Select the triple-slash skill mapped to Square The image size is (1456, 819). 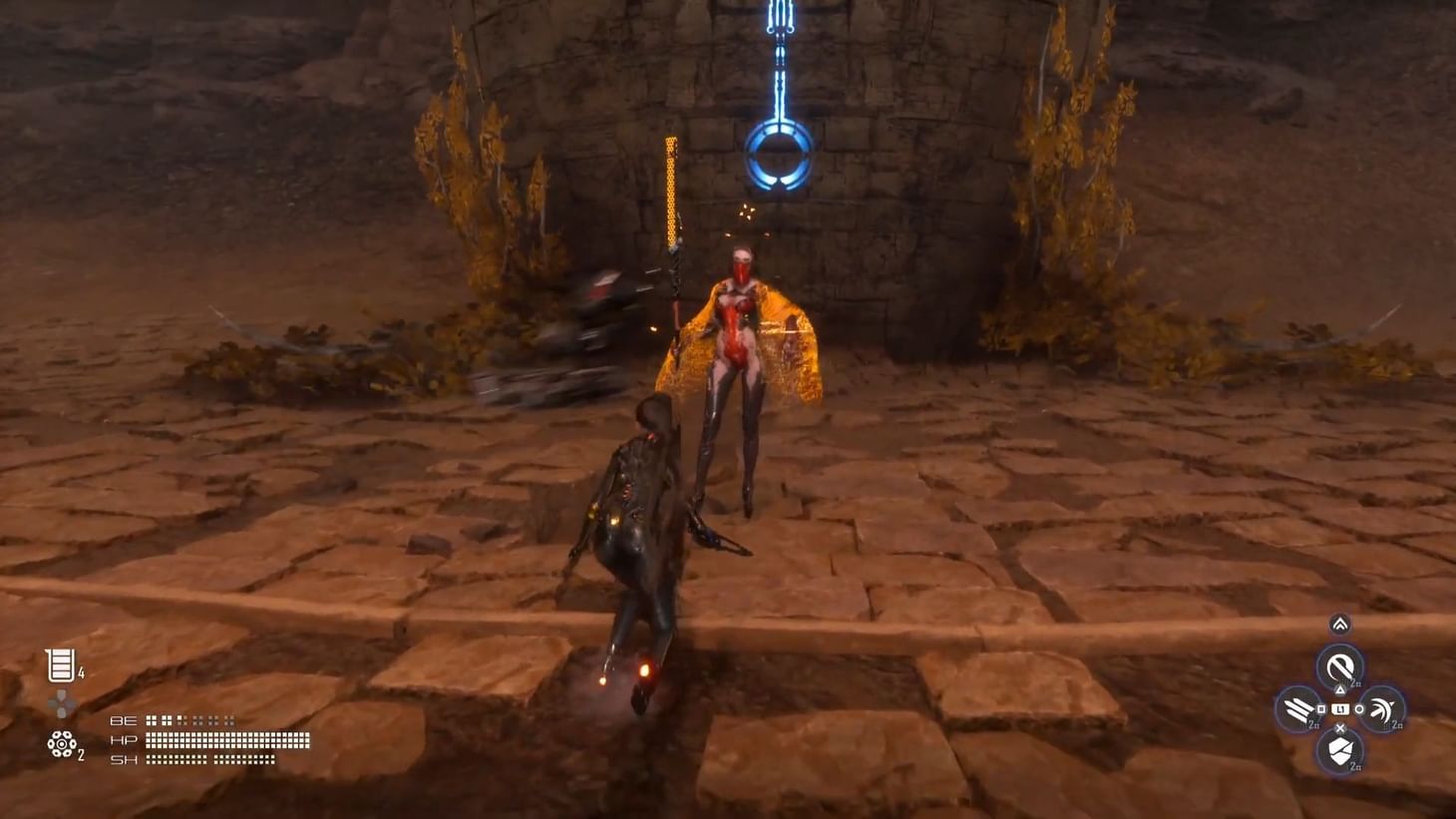coord(1298,708)
